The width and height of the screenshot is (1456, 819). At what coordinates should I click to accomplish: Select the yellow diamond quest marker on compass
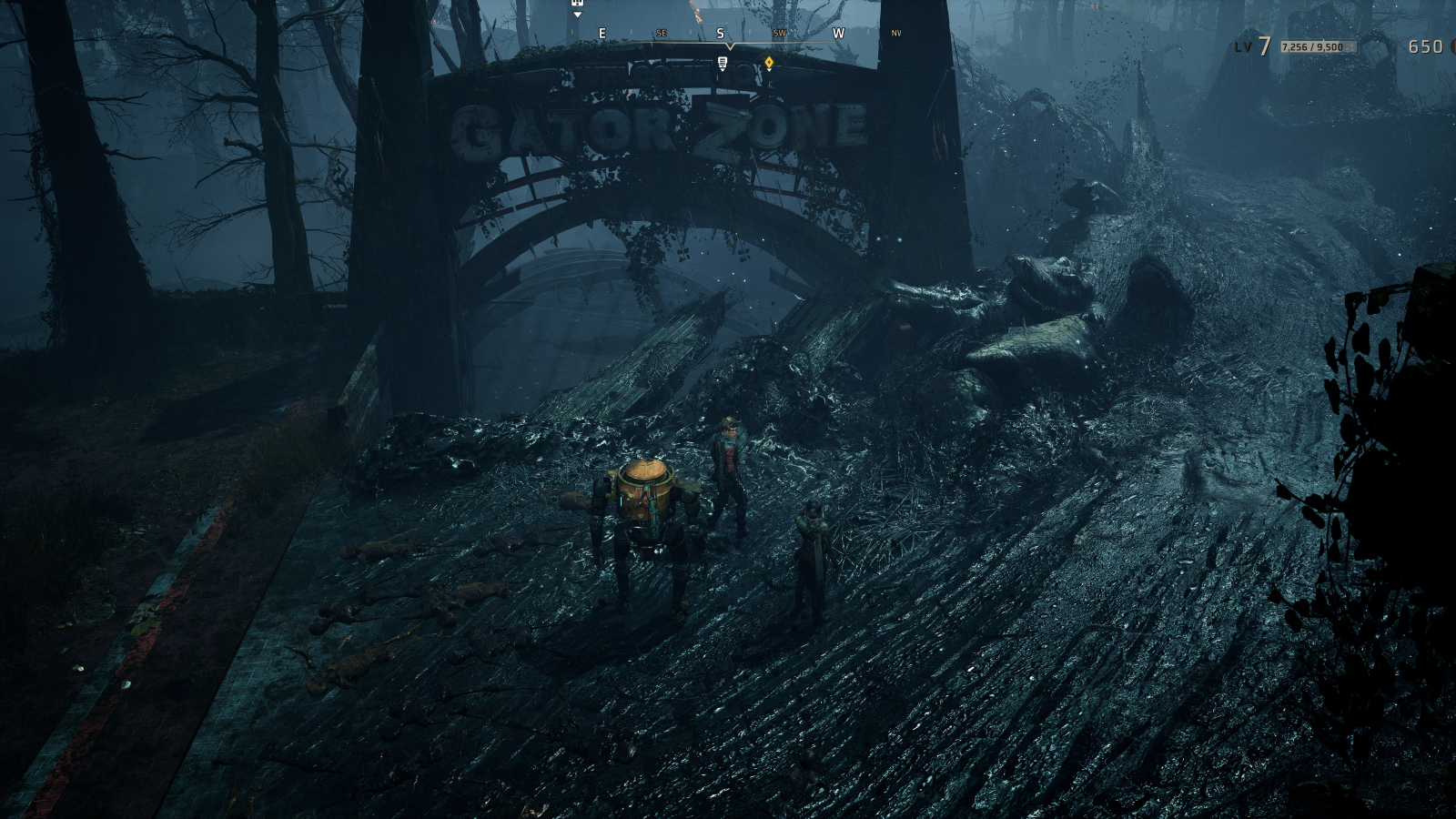coord(769,63)
